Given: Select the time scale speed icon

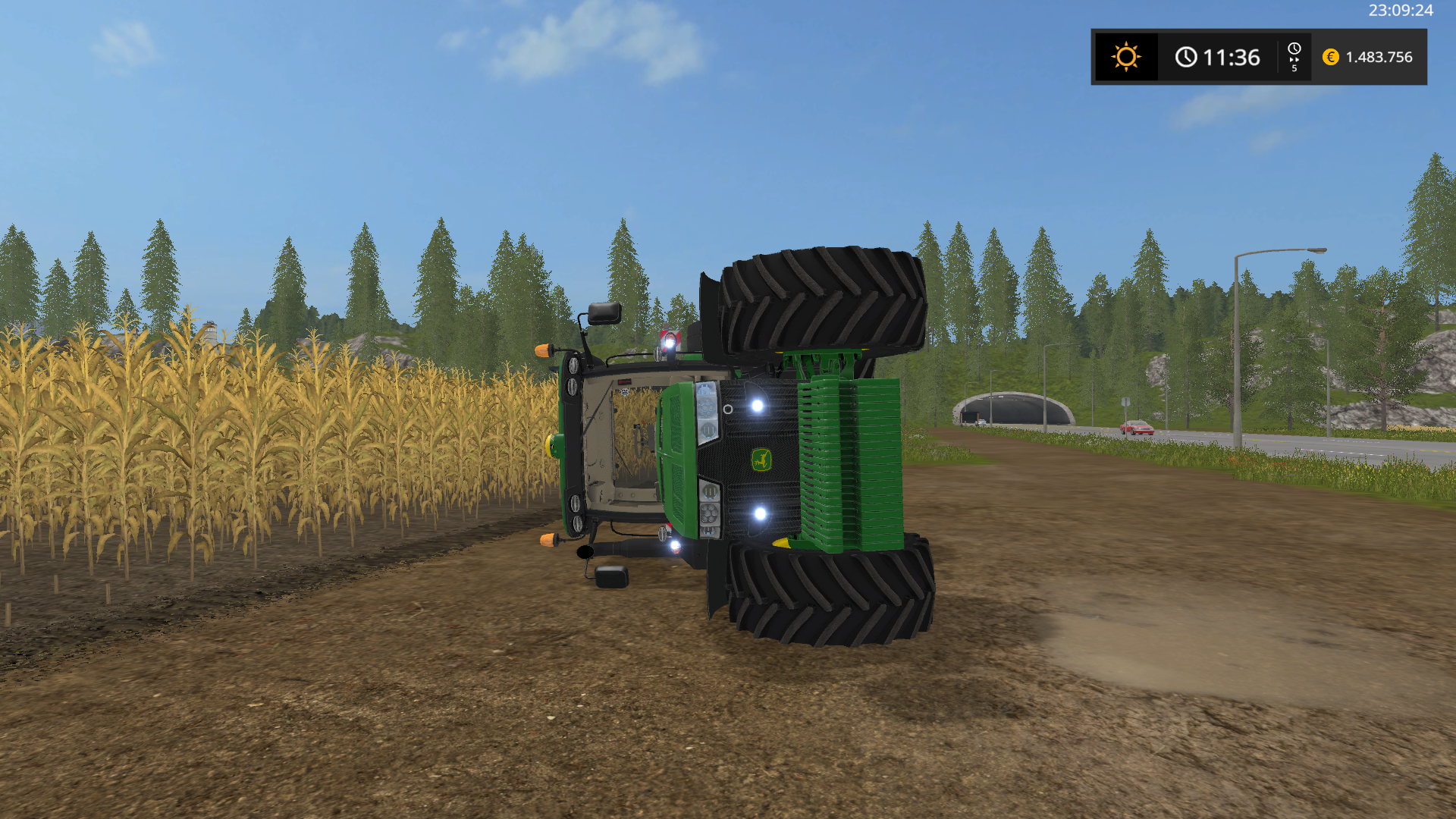Looking at the screenshot, I should 1294,57.
